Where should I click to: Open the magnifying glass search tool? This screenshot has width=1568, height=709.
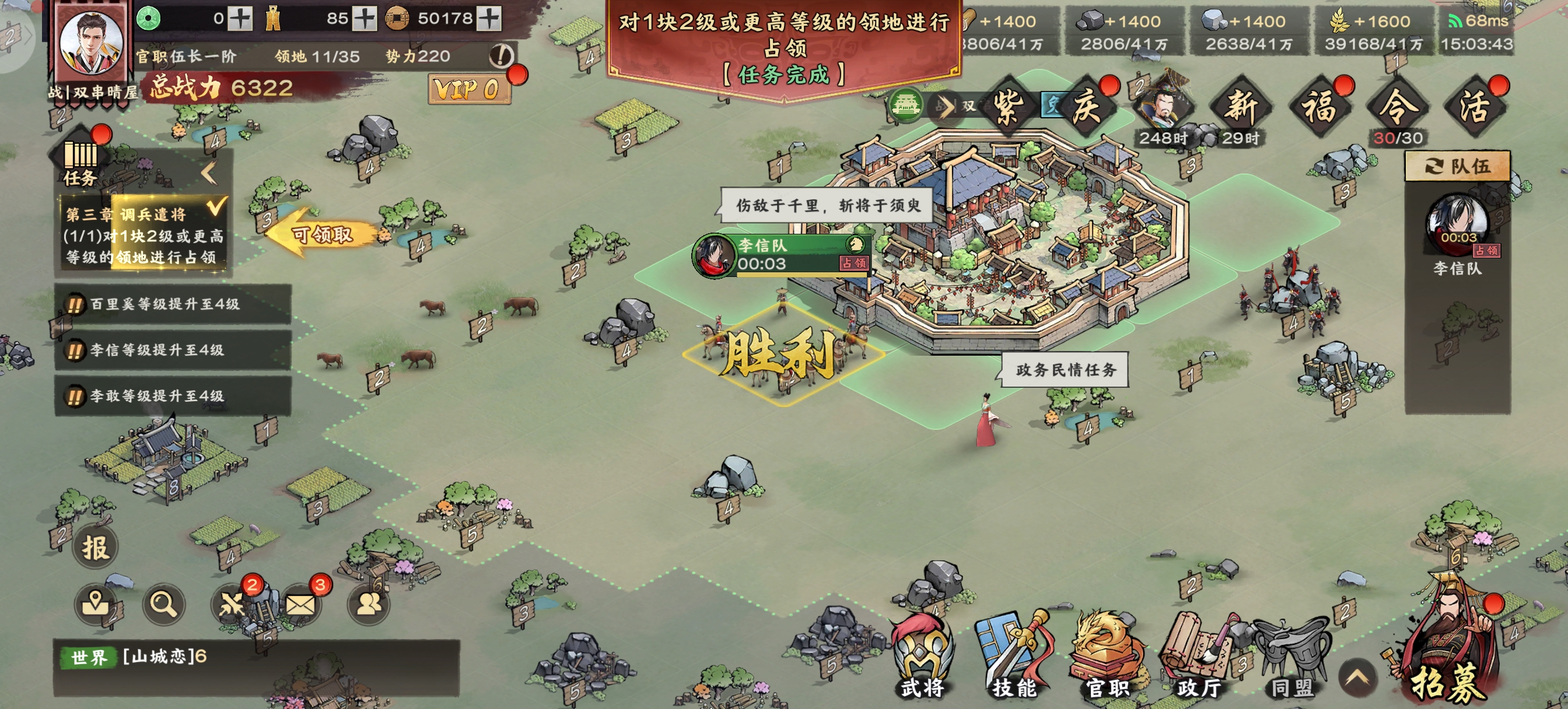tap(163, 603)
